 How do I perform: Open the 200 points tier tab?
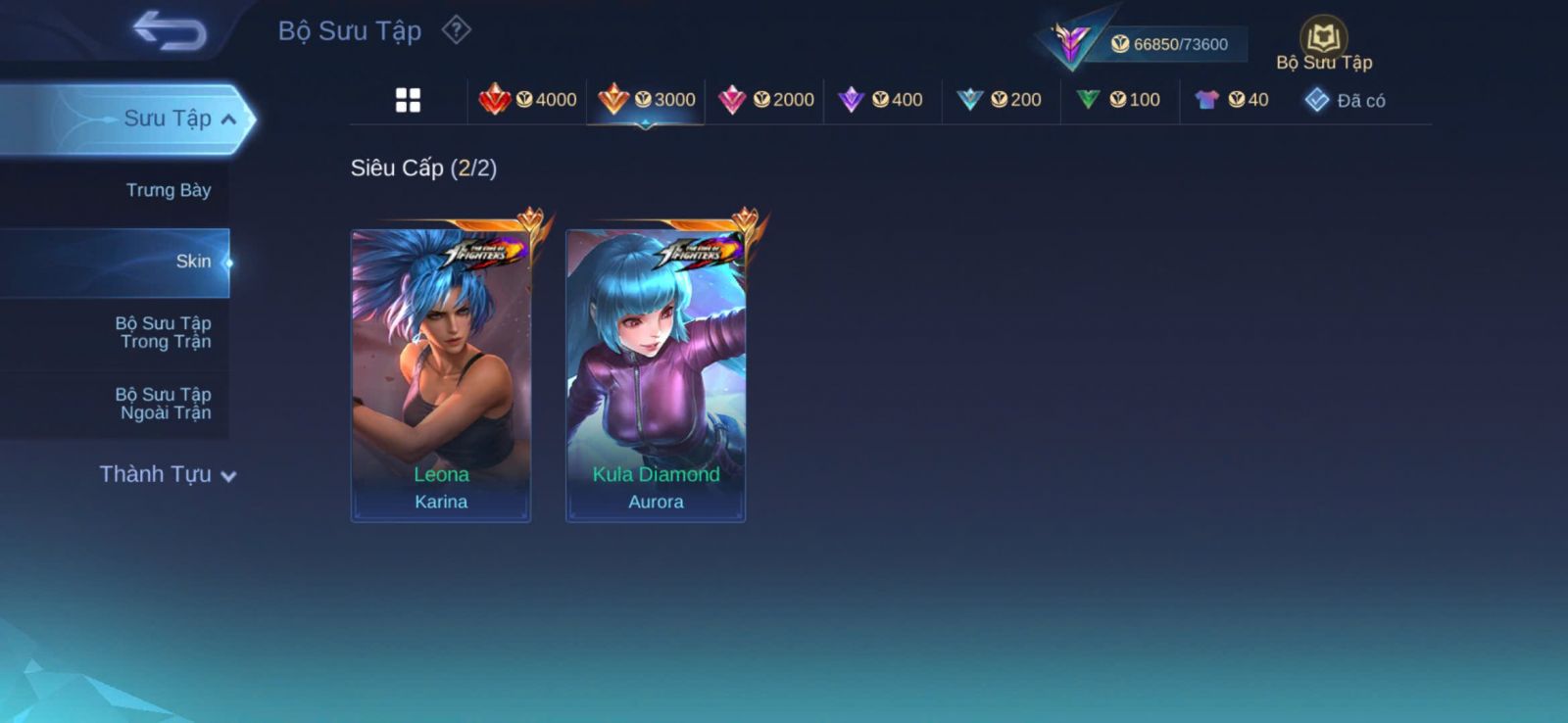click(x=1001, y=100)
